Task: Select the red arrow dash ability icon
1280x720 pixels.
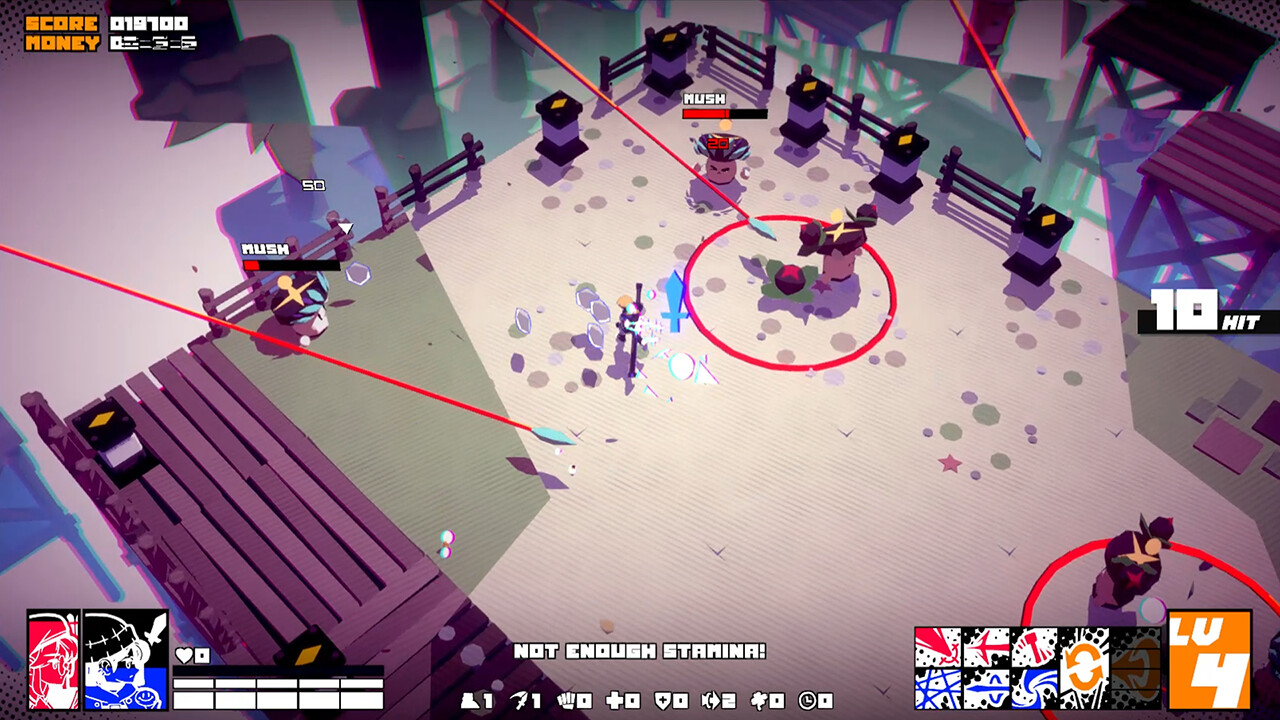Action: 985,648
